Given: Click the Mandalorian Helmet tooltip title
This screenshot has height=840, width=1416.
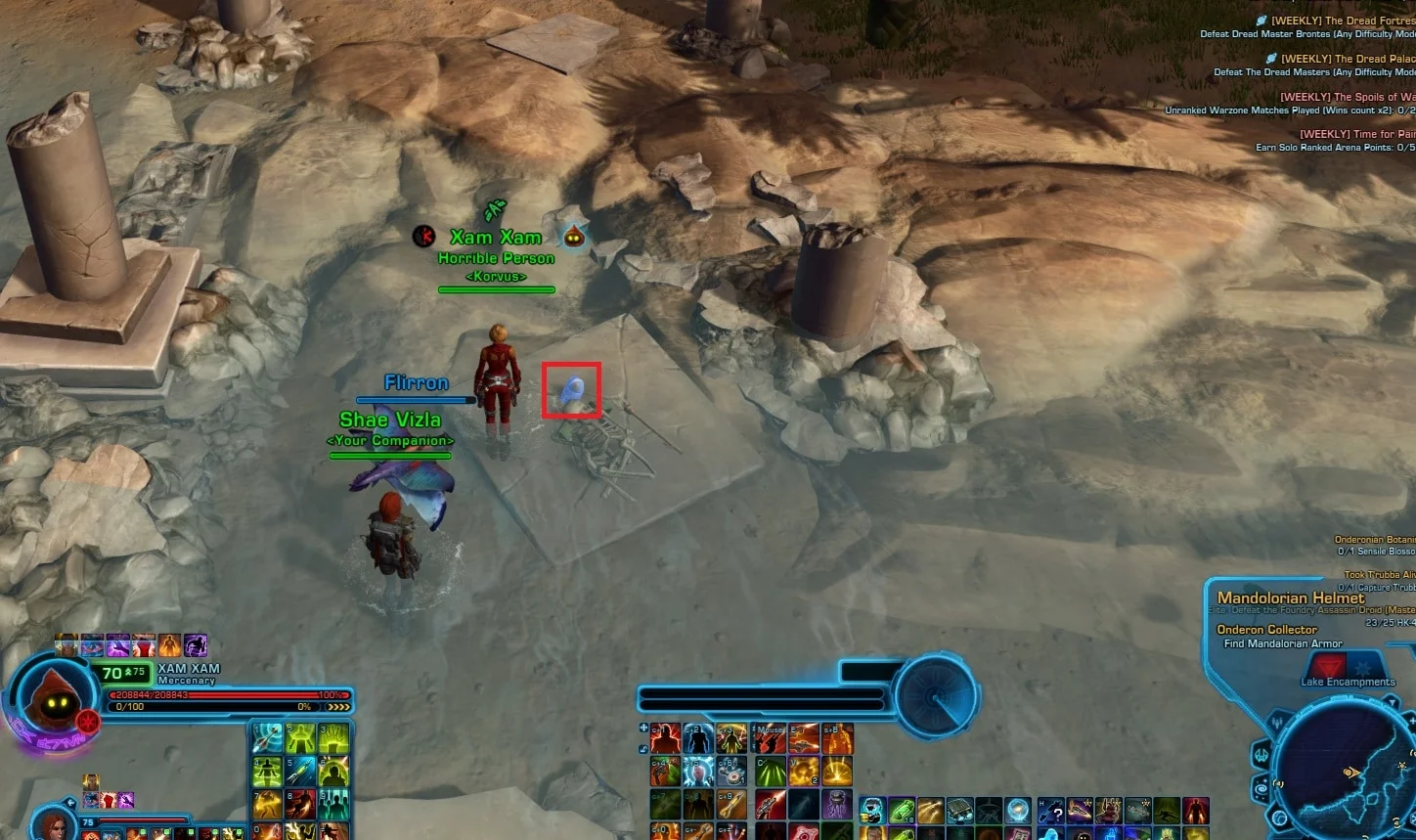Looking at the screenshot, I should [x=1291, y=597].
